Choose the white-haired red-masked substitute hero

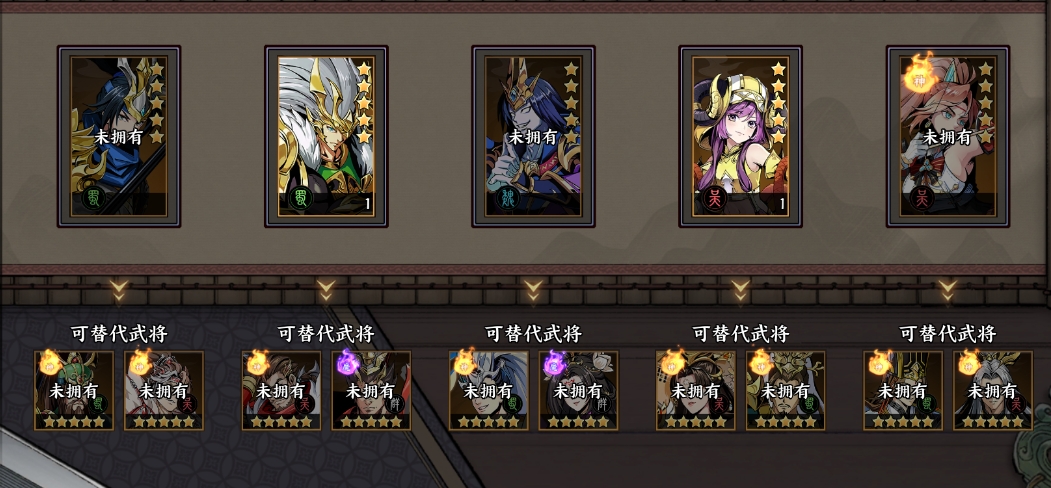point(163,390)
